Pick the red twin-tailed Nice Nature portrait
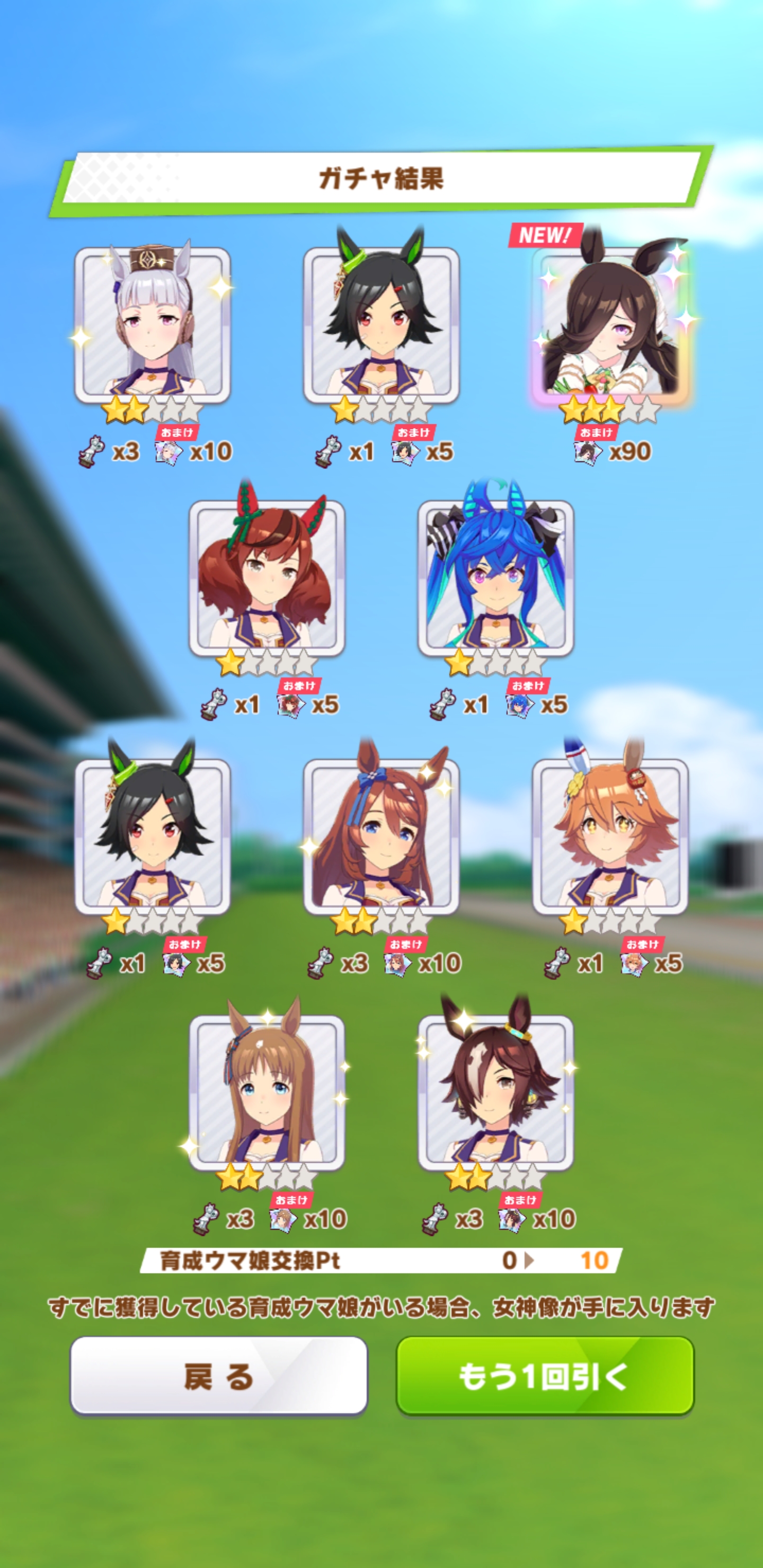763x1568 pixels. (x=267, y=578)
